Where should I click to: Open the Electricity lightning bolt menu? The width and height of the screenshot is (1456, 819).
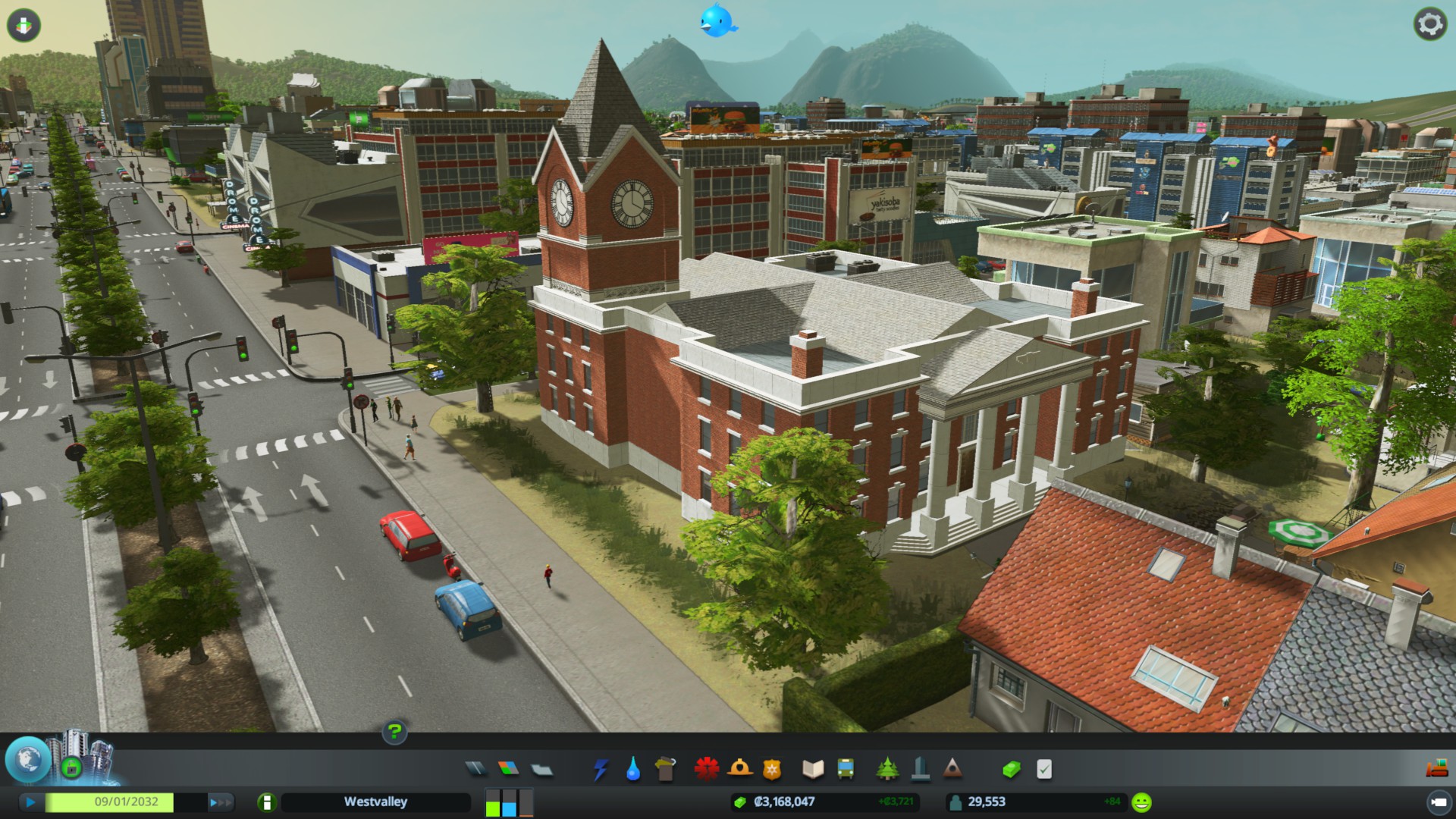pos(601,769)
